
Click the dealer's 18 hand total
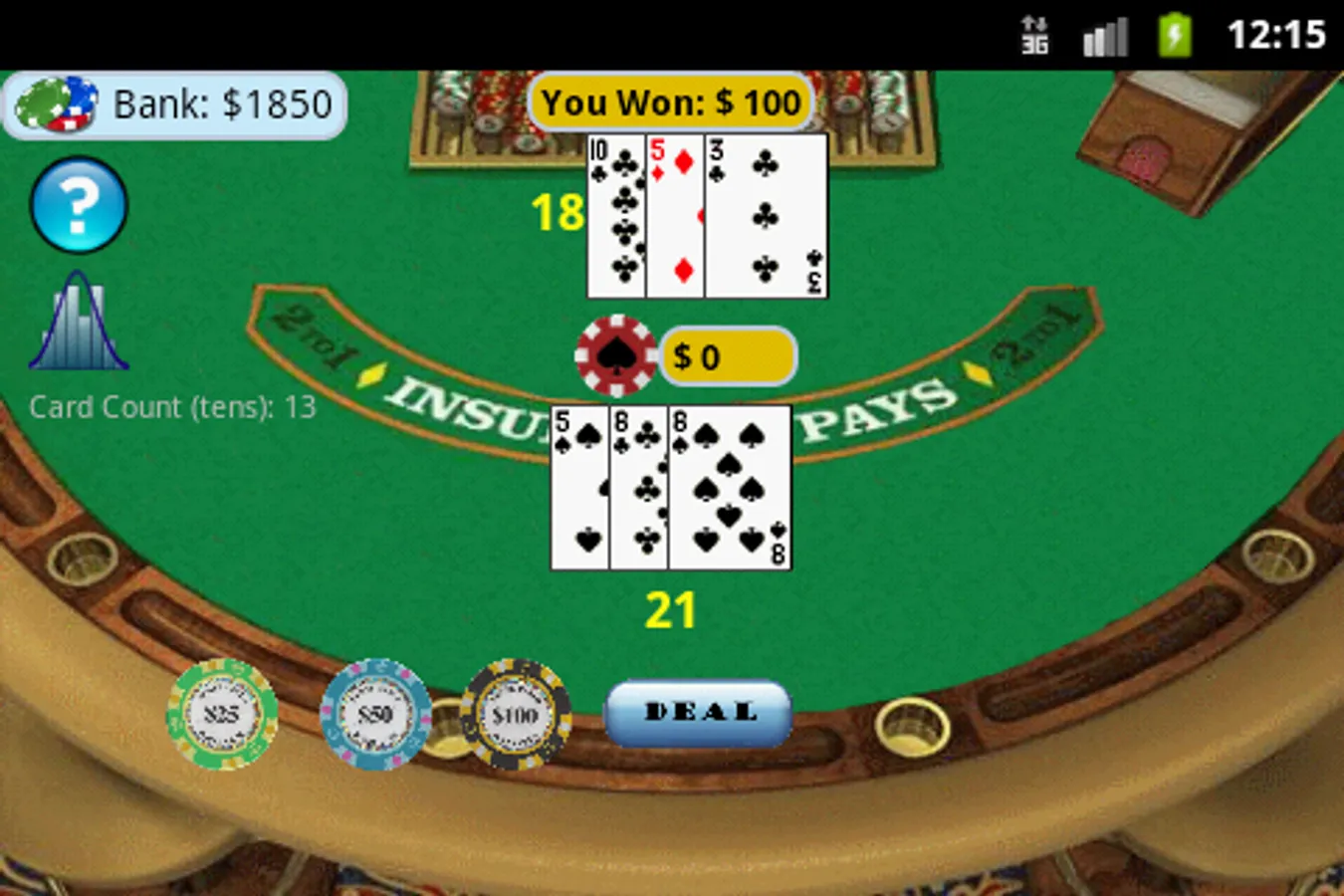pyautogui.click(x=560, y=212)
